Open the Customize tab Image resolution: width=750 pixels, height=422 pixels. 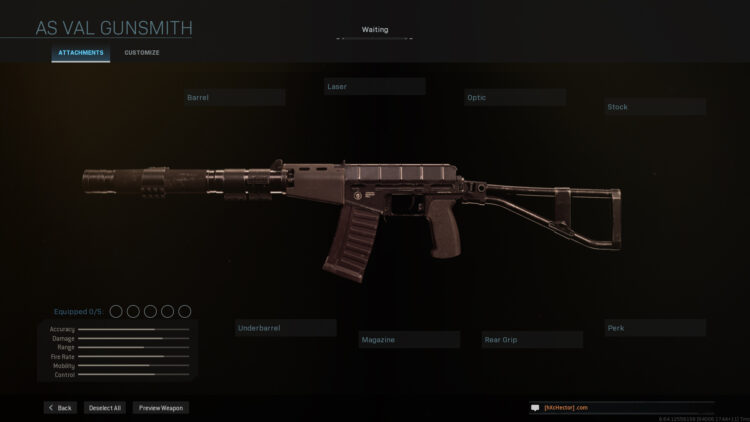pos(141,52)
